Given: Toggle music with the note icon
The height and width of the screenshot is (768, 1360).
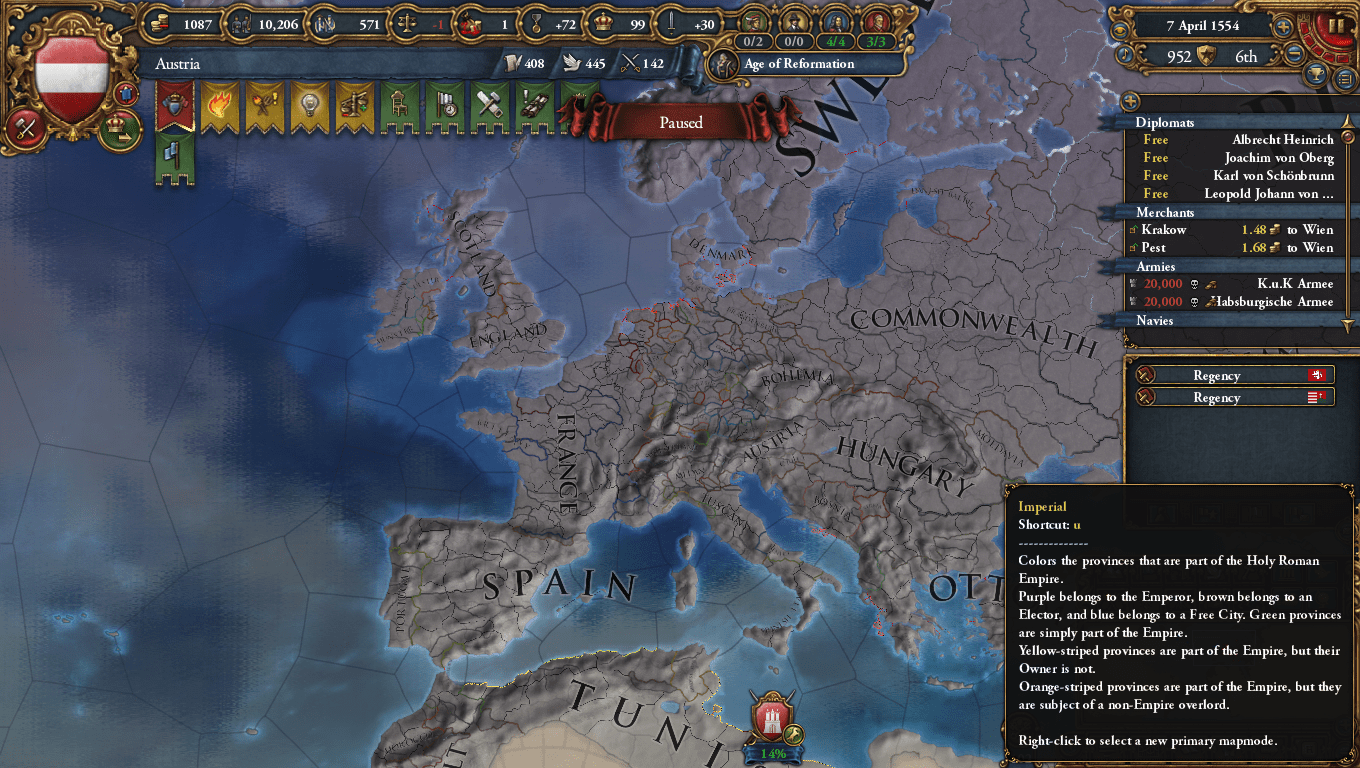Looking at the screenshot, I should 1125,54.
